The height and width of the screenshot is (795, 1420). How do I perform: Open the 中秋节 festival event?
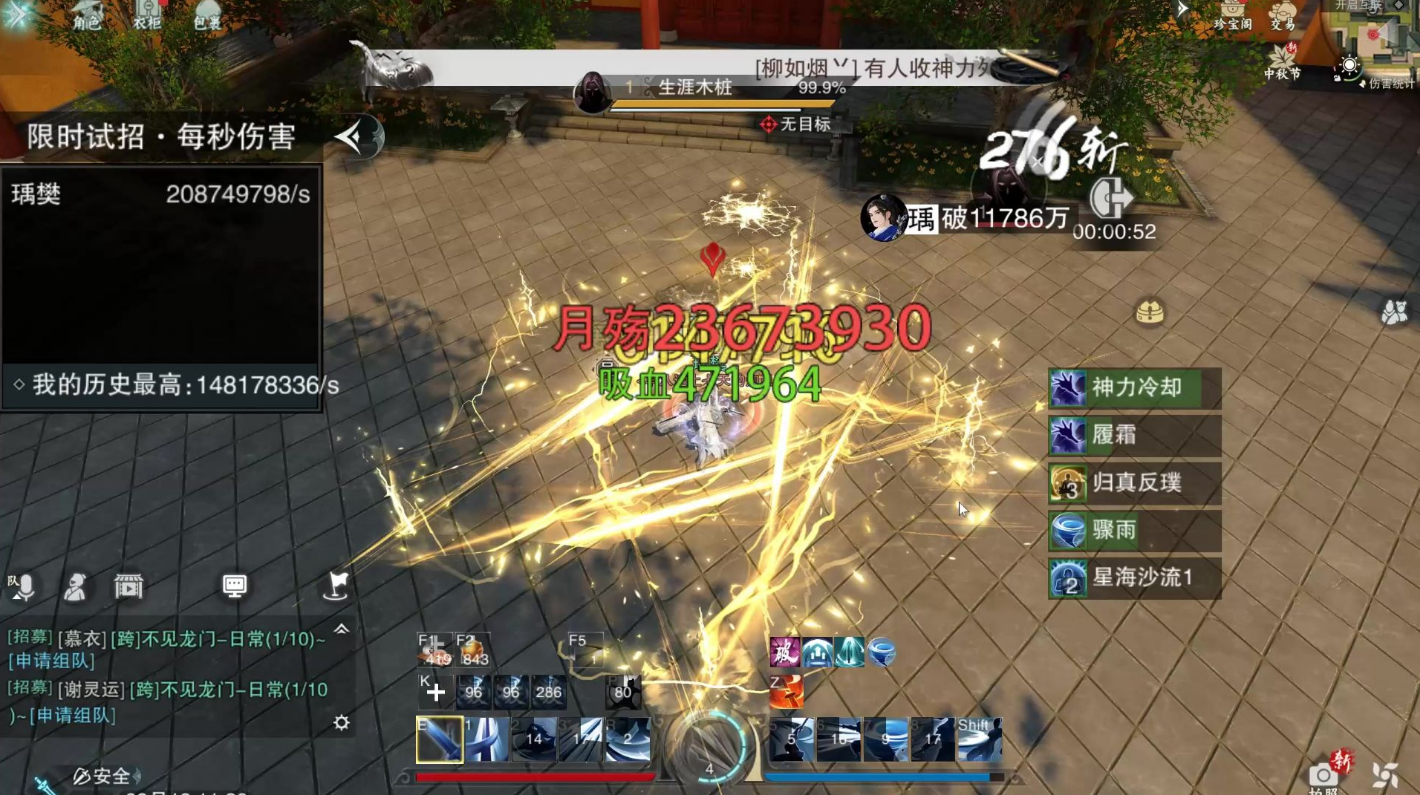click(x=1282, y=60)
